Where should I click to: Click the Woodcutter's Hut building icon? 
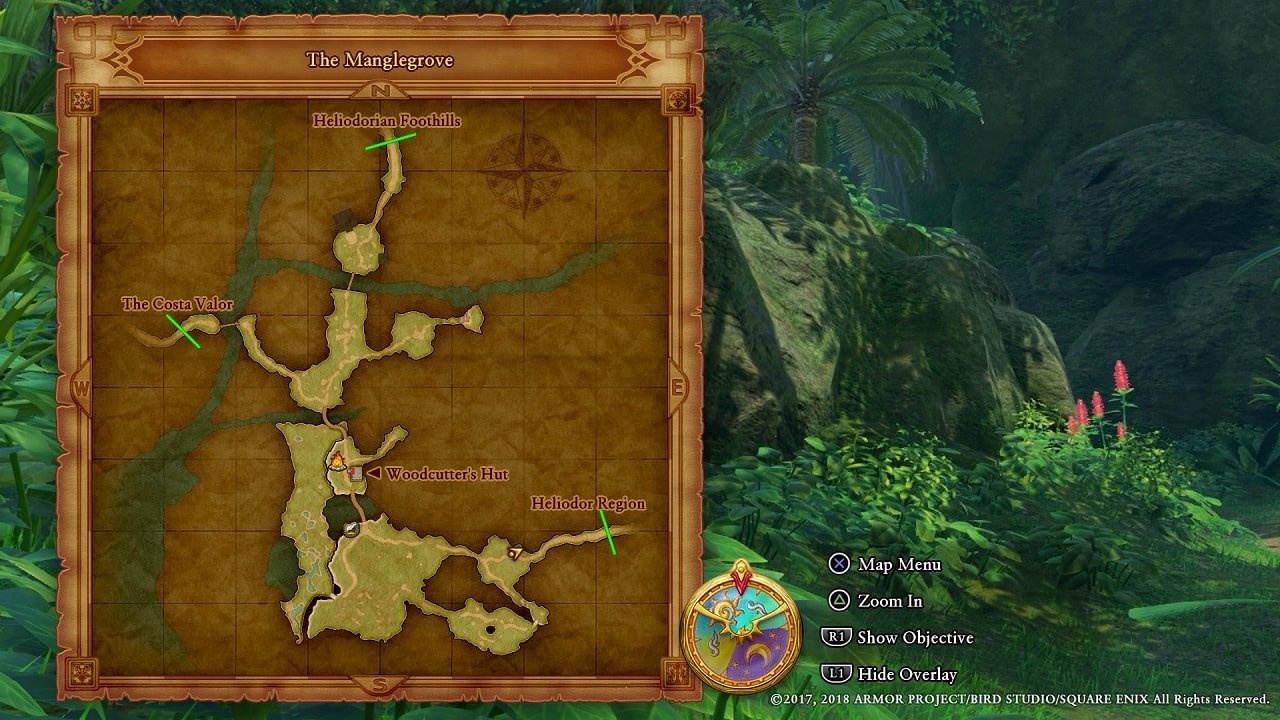[356, 474]
